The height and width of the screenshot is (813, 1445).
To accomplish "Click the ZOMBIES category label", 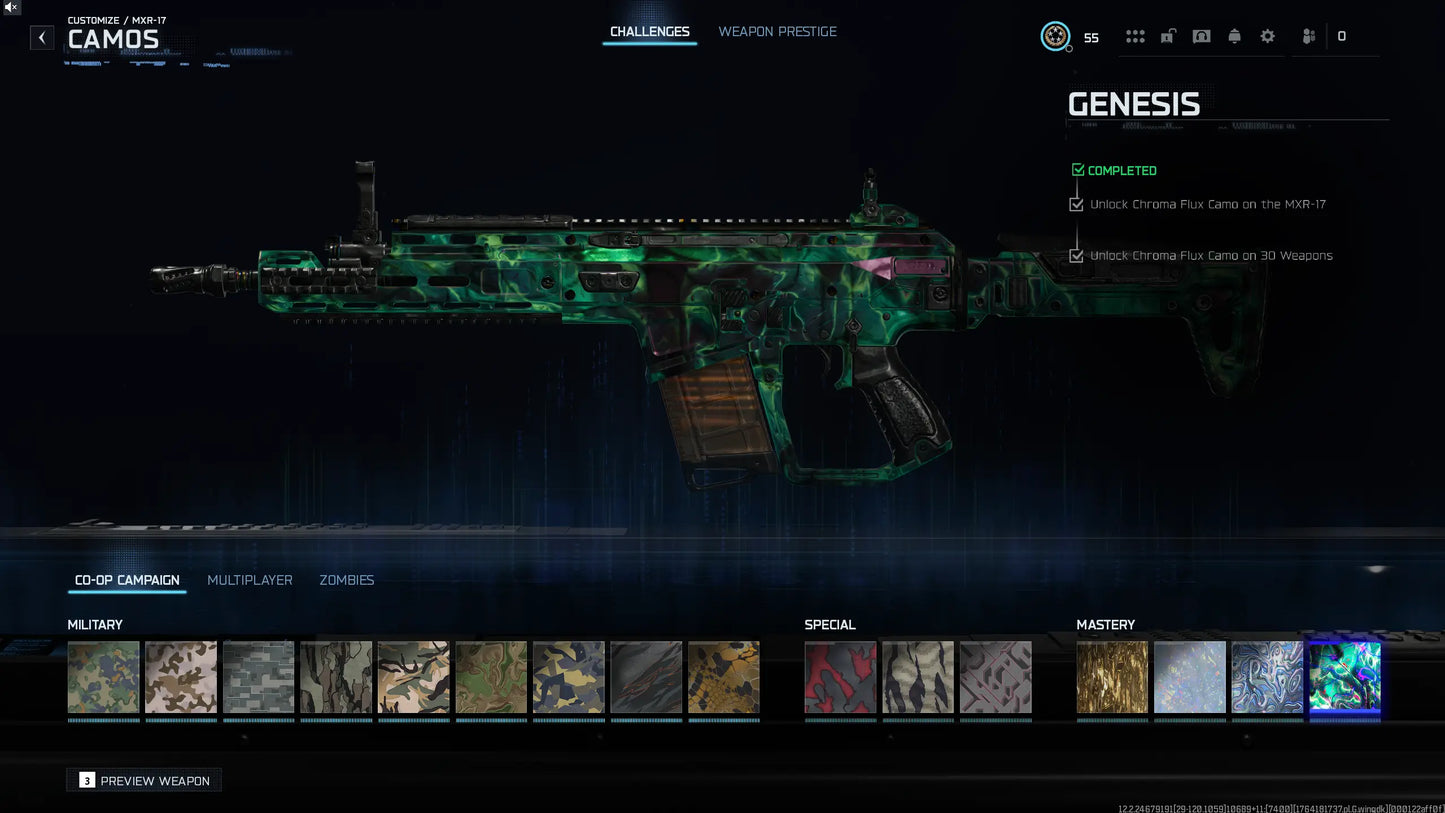I will (346, 580).
